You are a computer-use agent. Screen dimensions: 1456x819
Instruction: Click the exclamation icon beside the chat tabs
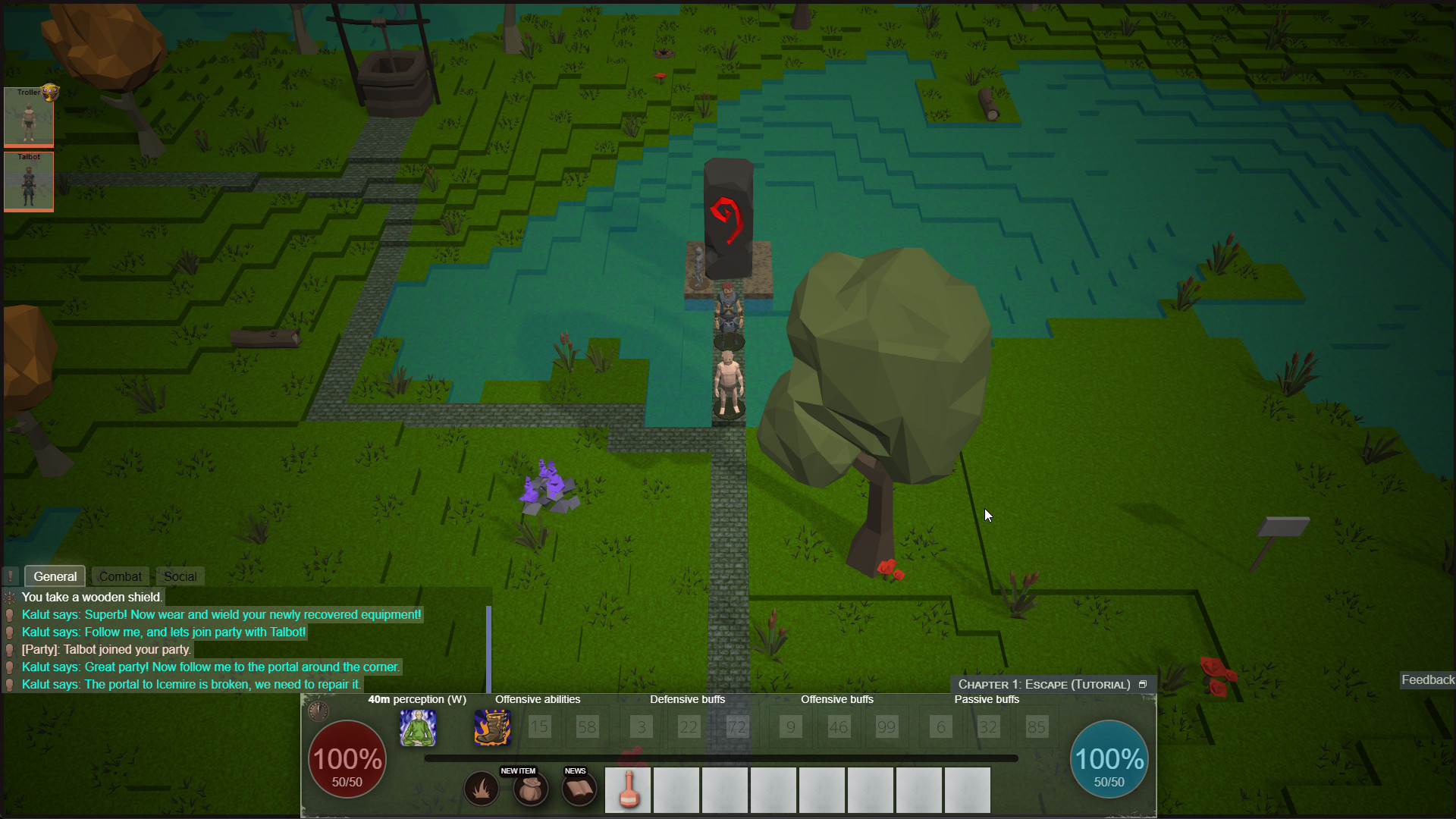(x=11, y=576)
